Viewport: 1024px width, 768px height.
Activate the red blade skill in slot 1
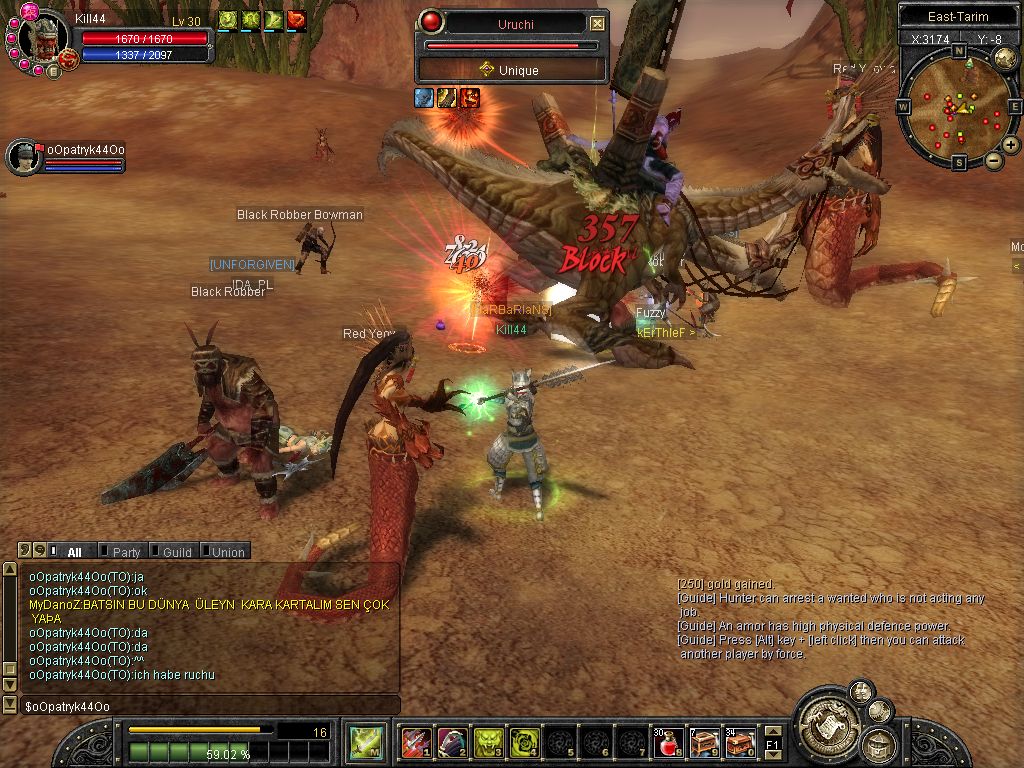[415, 743]
